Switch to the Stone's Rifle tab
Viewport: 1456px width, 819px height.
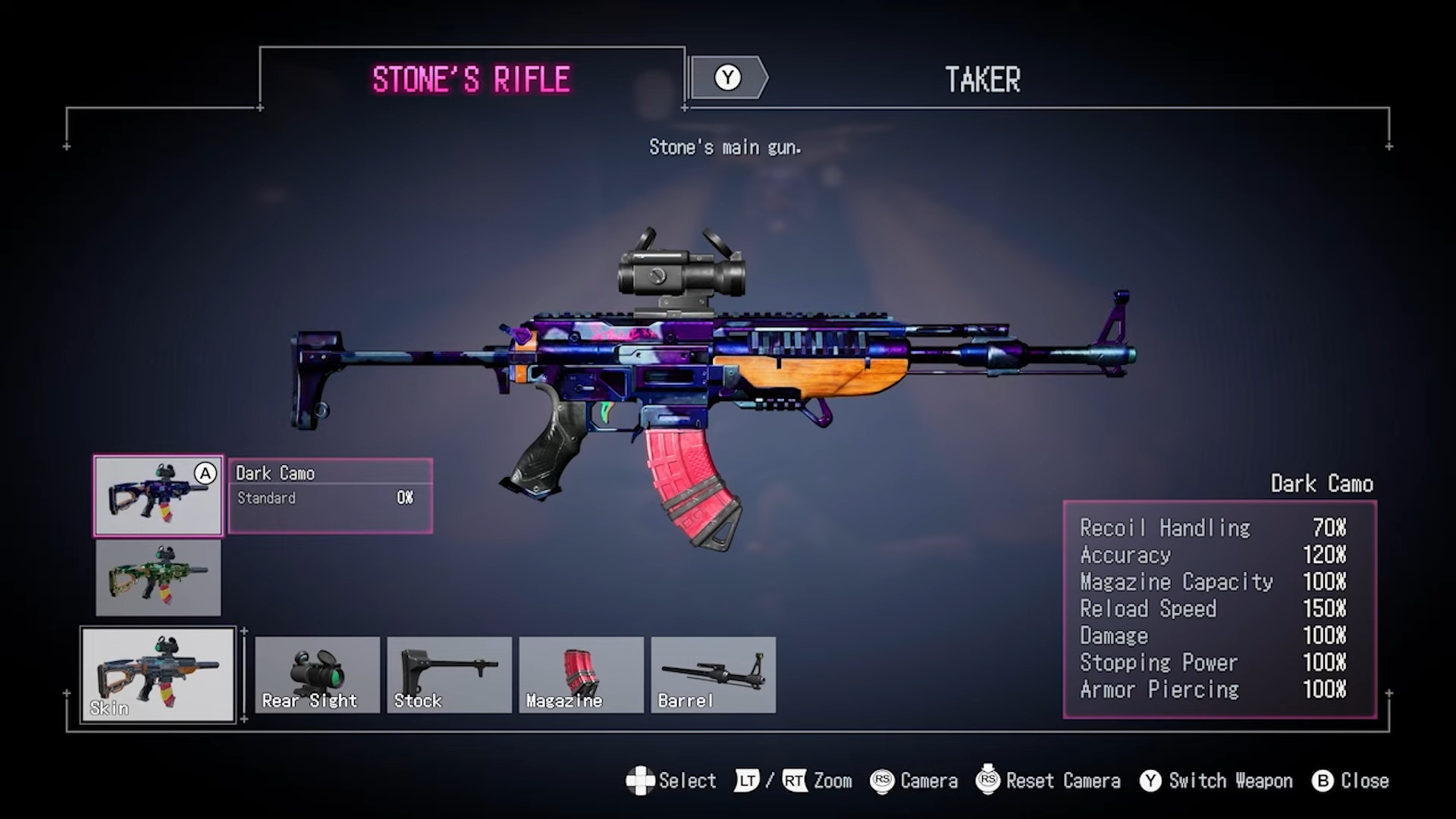click(x=471, y=79)
